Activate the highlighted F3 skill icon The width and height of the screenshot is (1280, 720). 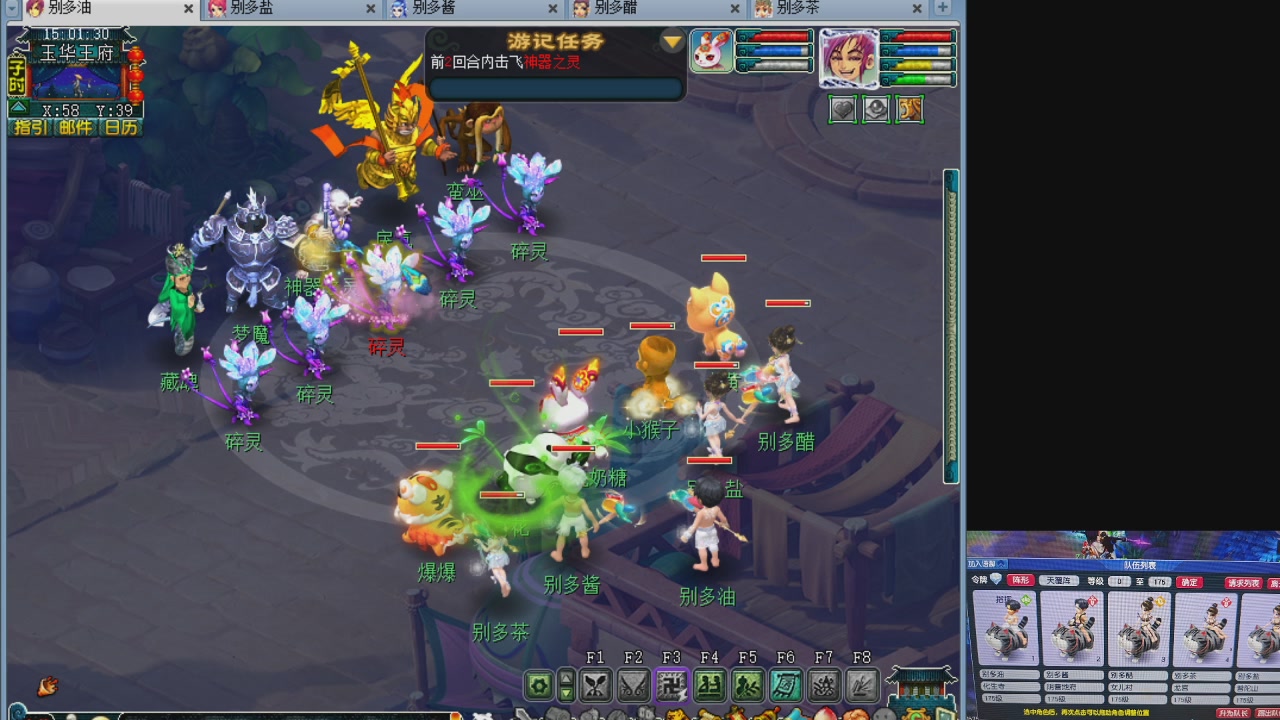tap(671, 685)
